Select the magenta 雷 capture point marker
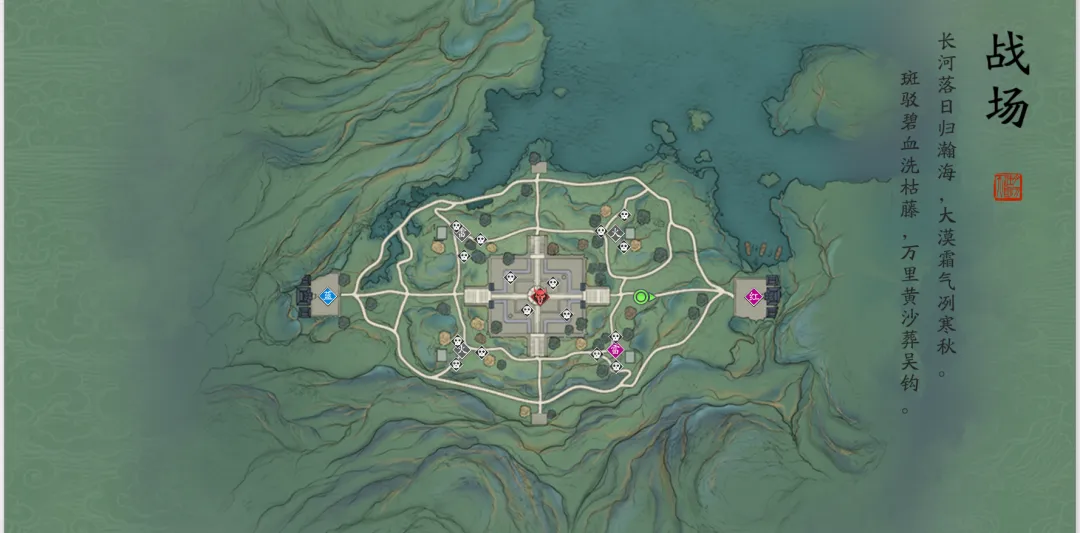 pyautogui.click(x=616, y=350)
